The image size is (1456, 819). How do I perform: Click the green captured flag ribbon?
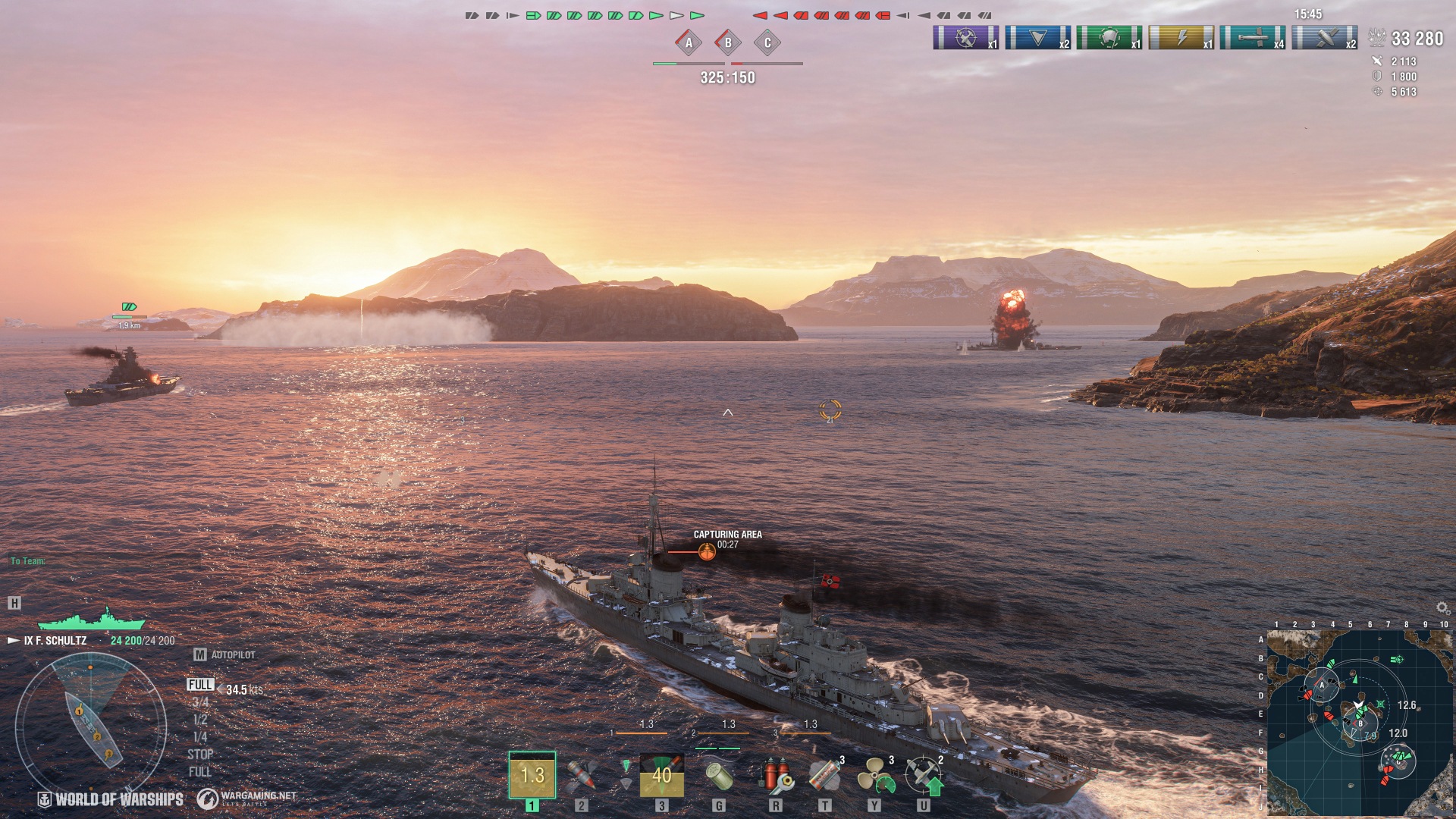(1109, 37)
